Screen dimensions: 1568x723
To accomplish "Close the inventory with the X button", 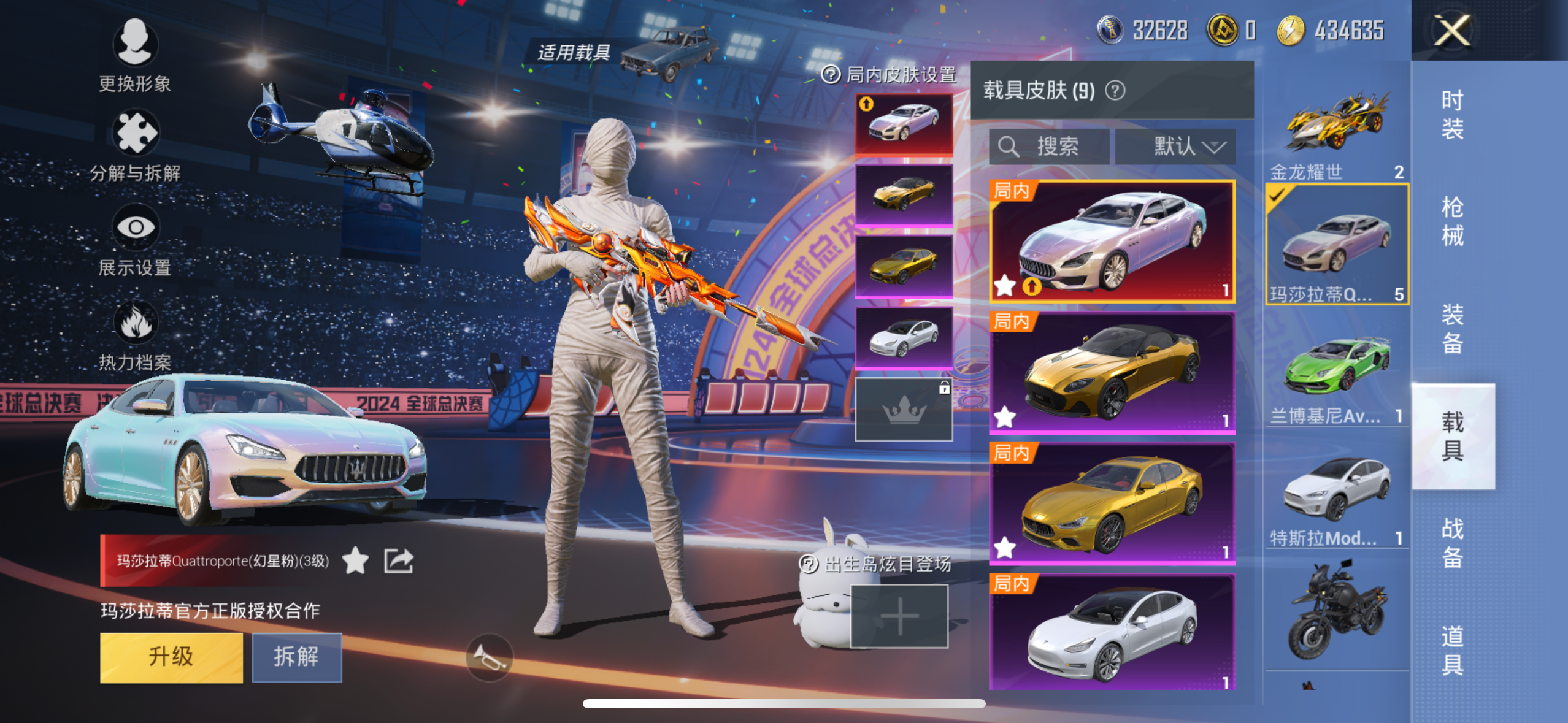I will pos(1452,31).
